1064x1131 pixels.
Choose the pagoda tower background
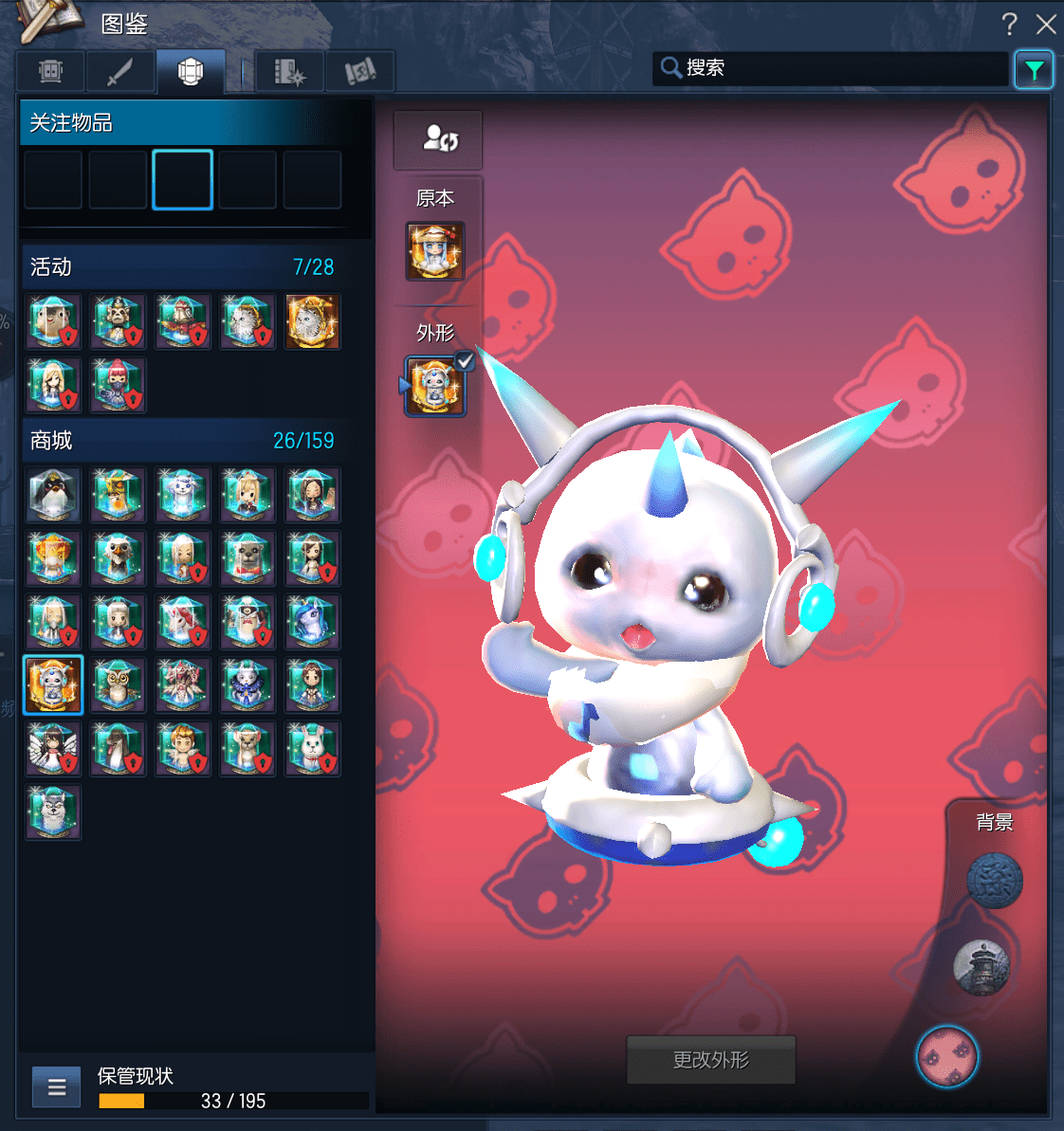tap(981, 968)
